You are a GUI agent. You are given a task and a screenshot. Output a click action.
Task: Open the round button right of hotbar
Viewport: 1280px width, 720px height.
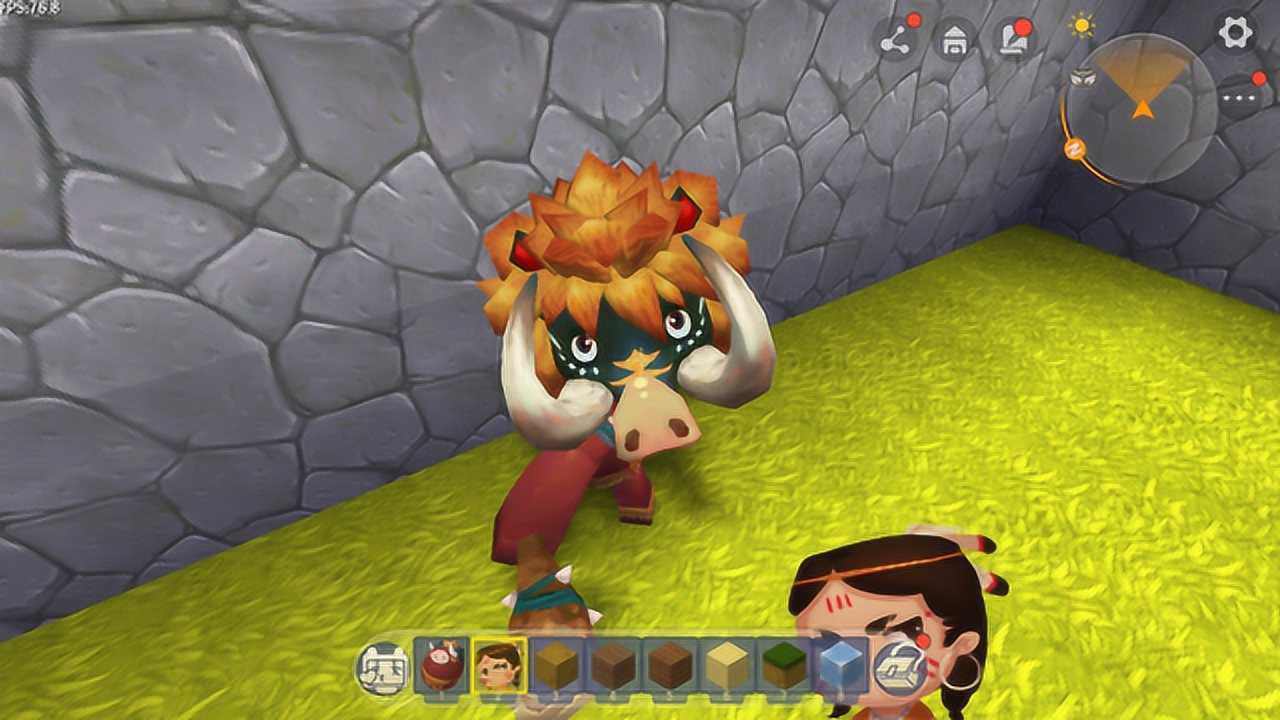(x=900, y=667)
